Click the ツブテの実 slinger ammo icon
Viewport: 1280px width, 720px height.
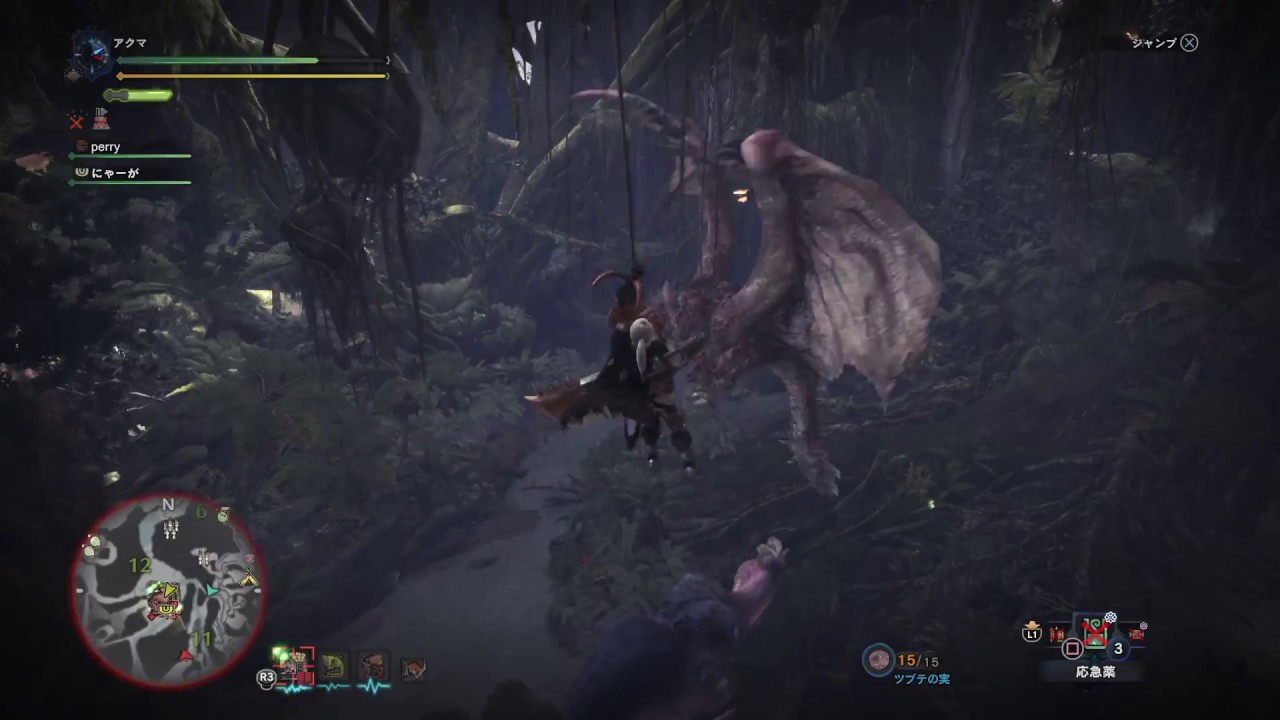880,659
